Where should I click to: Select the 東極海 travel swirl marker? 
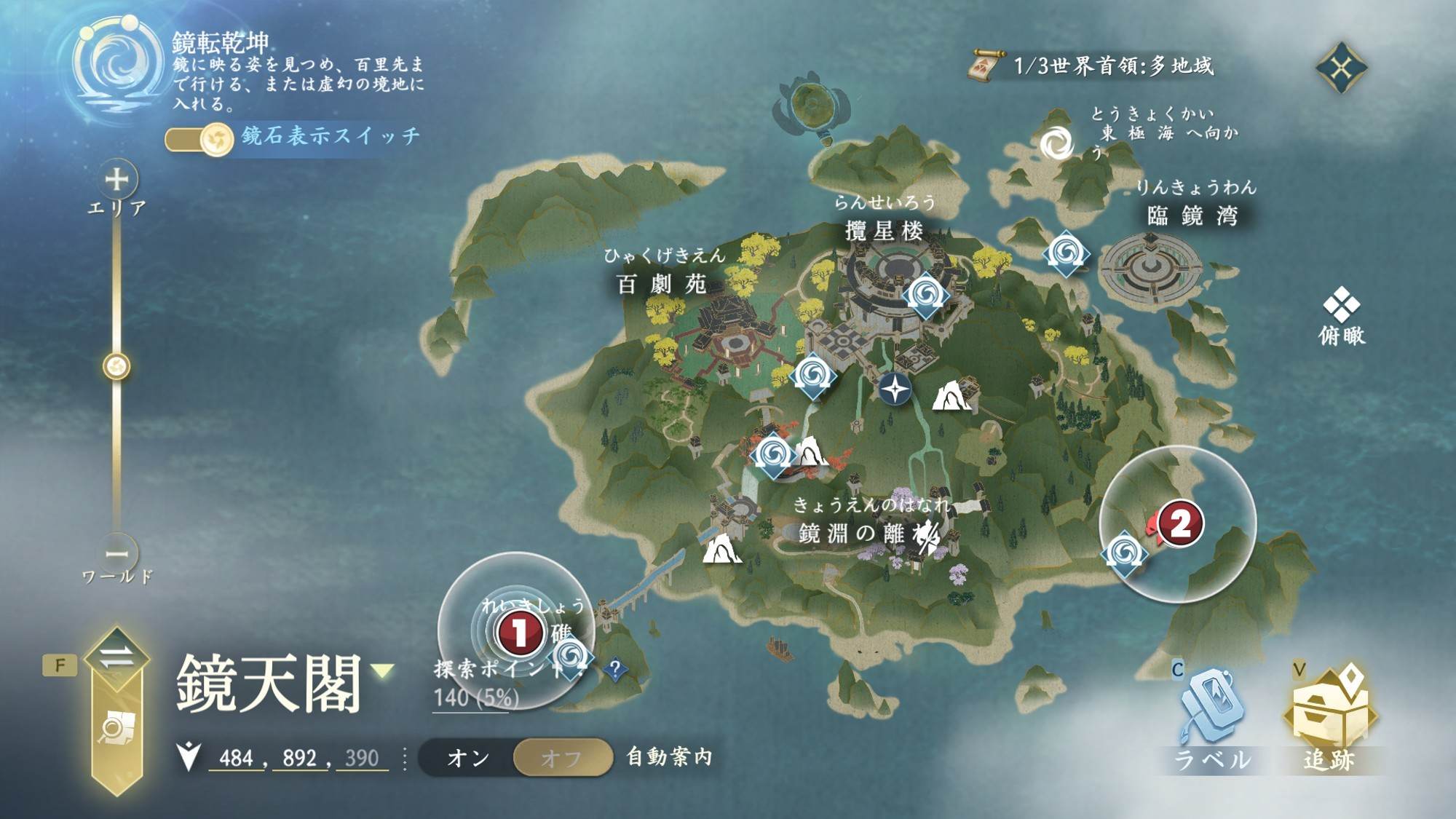pos(1056,143)
